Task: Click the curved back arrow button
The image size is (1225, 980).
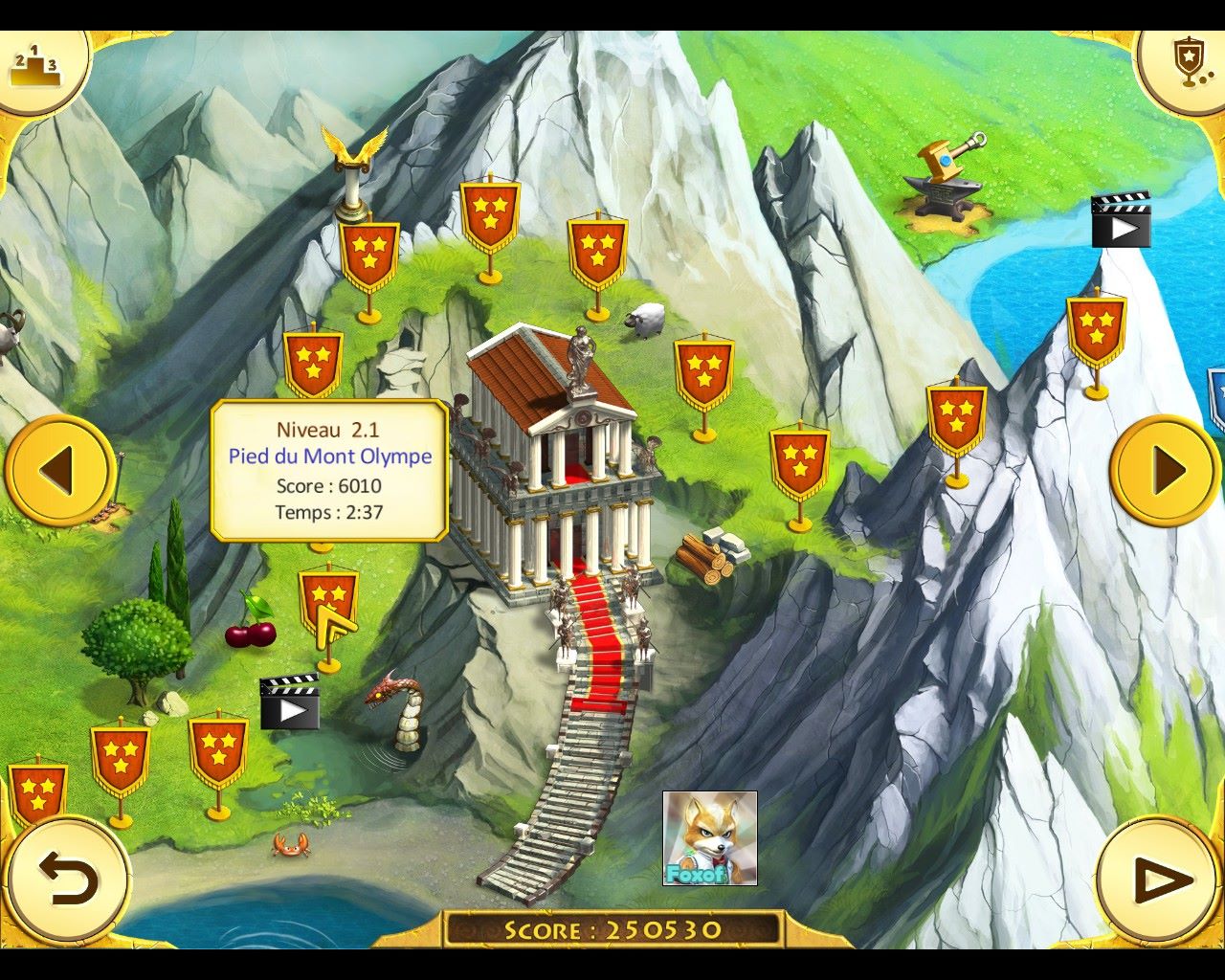Action: pos(68,879)
